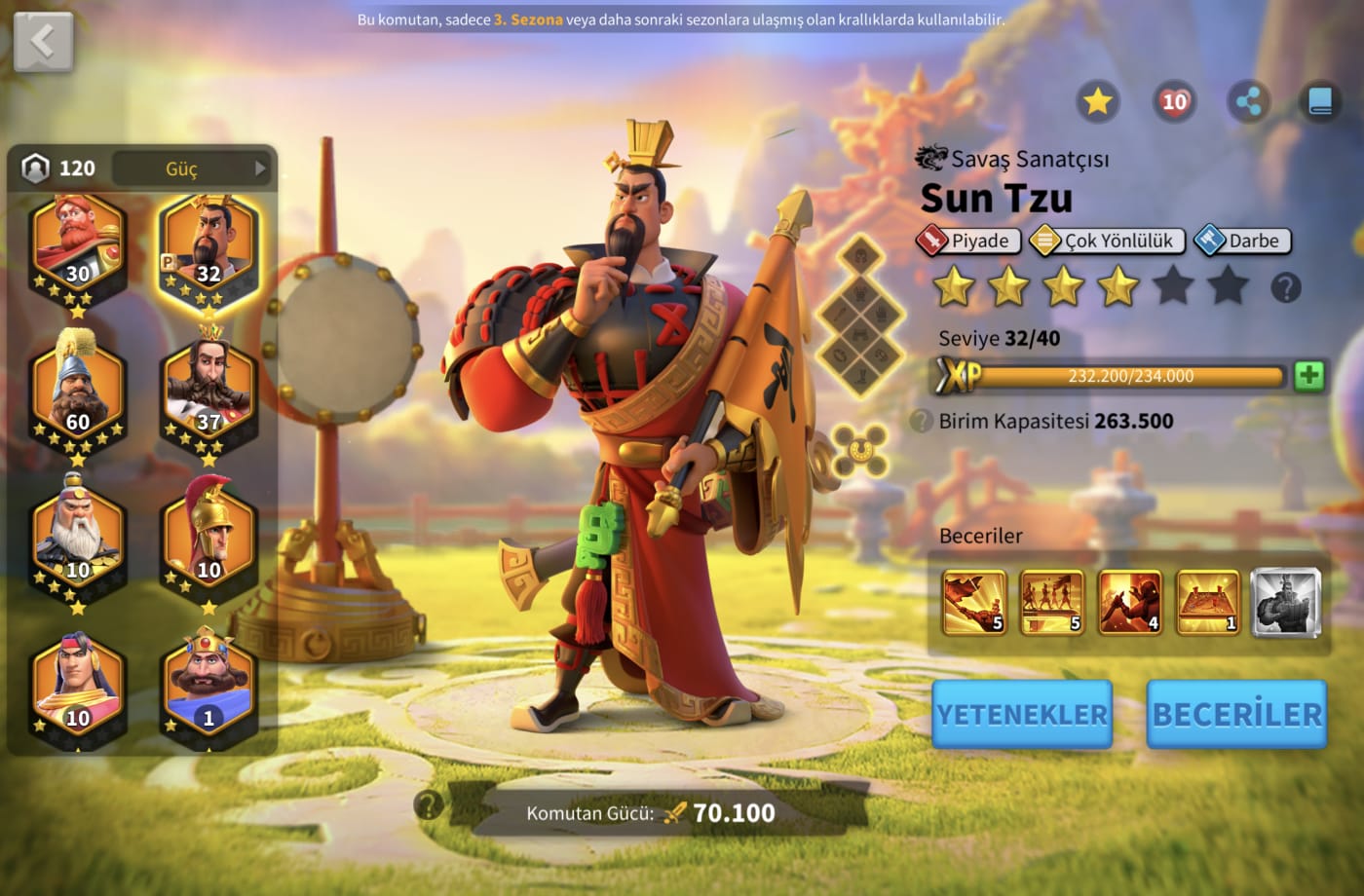Go back using the arrow button

coord(43,42)
